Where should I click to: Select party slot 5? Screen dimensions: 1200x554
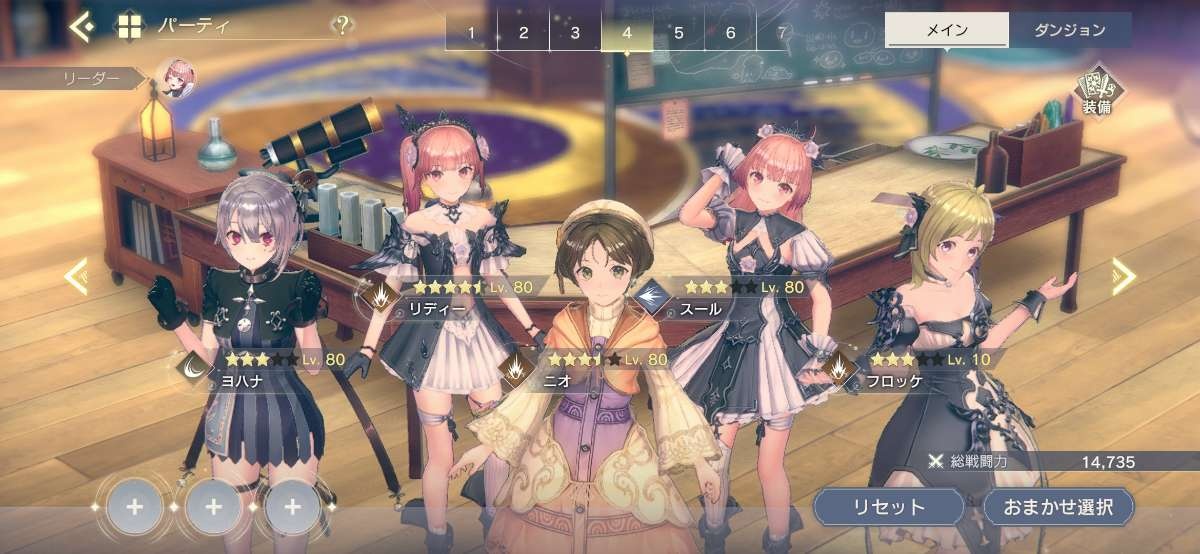coord(679,33)
